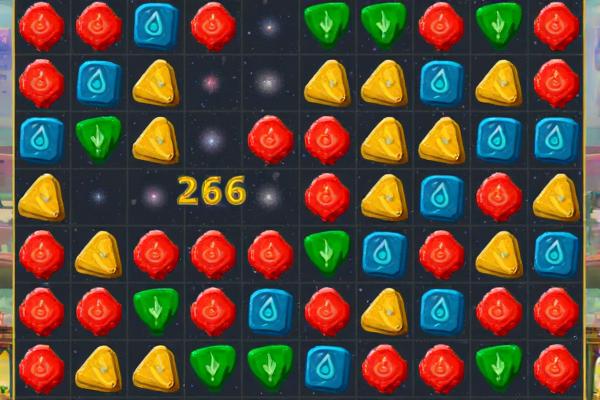This screenshot has width=600, height=400.
Task: Pick the yellow gem in the leftmost column
Action: [41, 197]
